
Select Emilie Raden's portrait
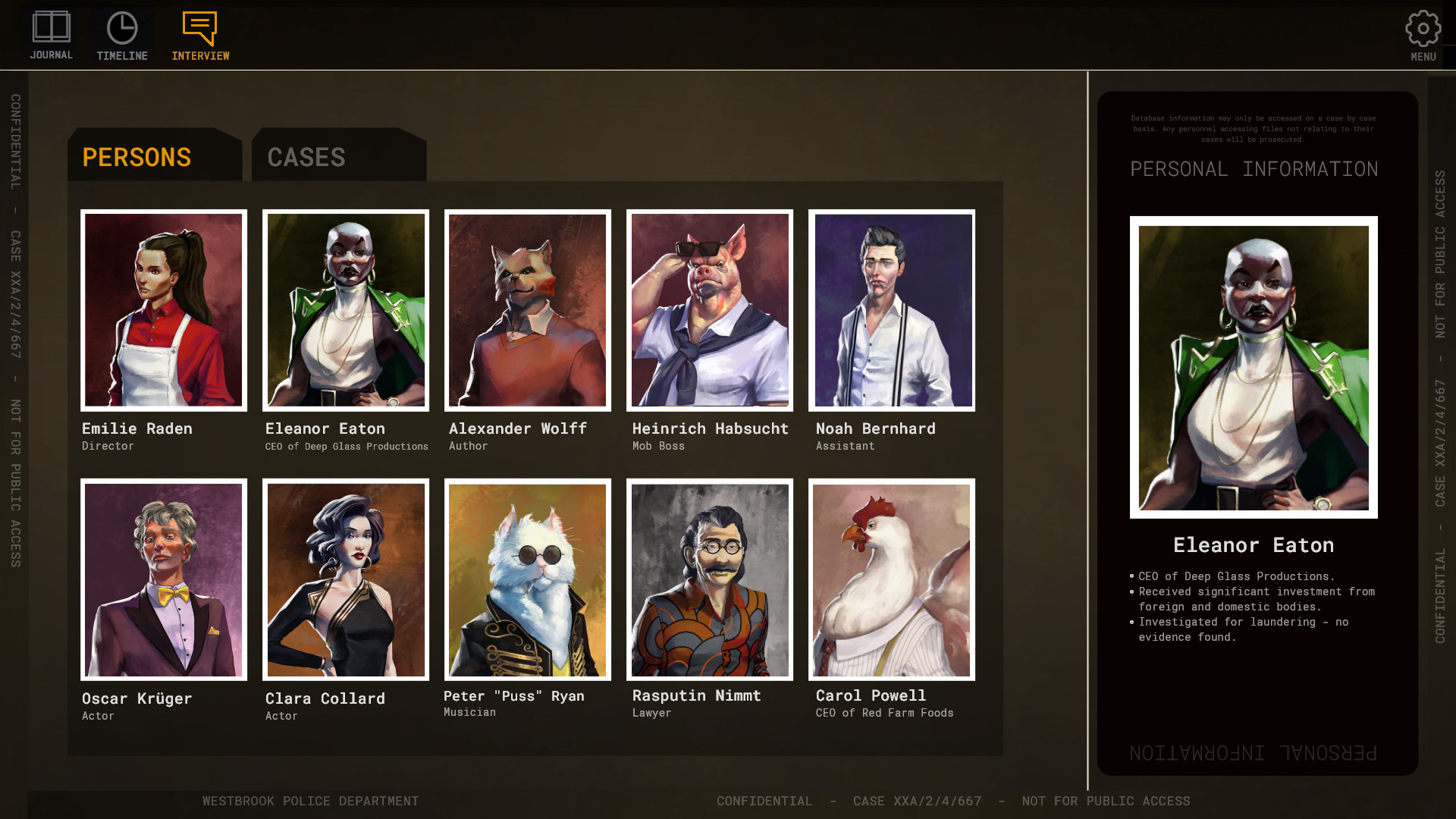coord(164,310)
